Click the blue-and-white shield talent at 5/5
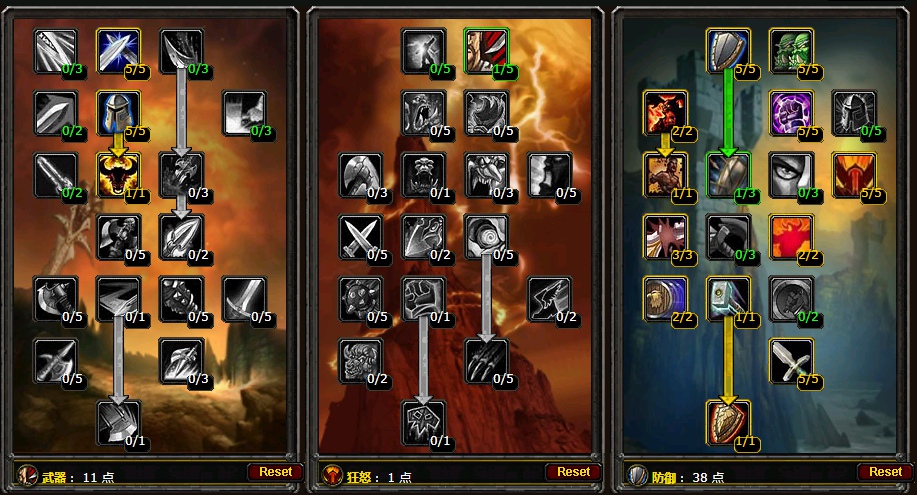 [728, 51]
